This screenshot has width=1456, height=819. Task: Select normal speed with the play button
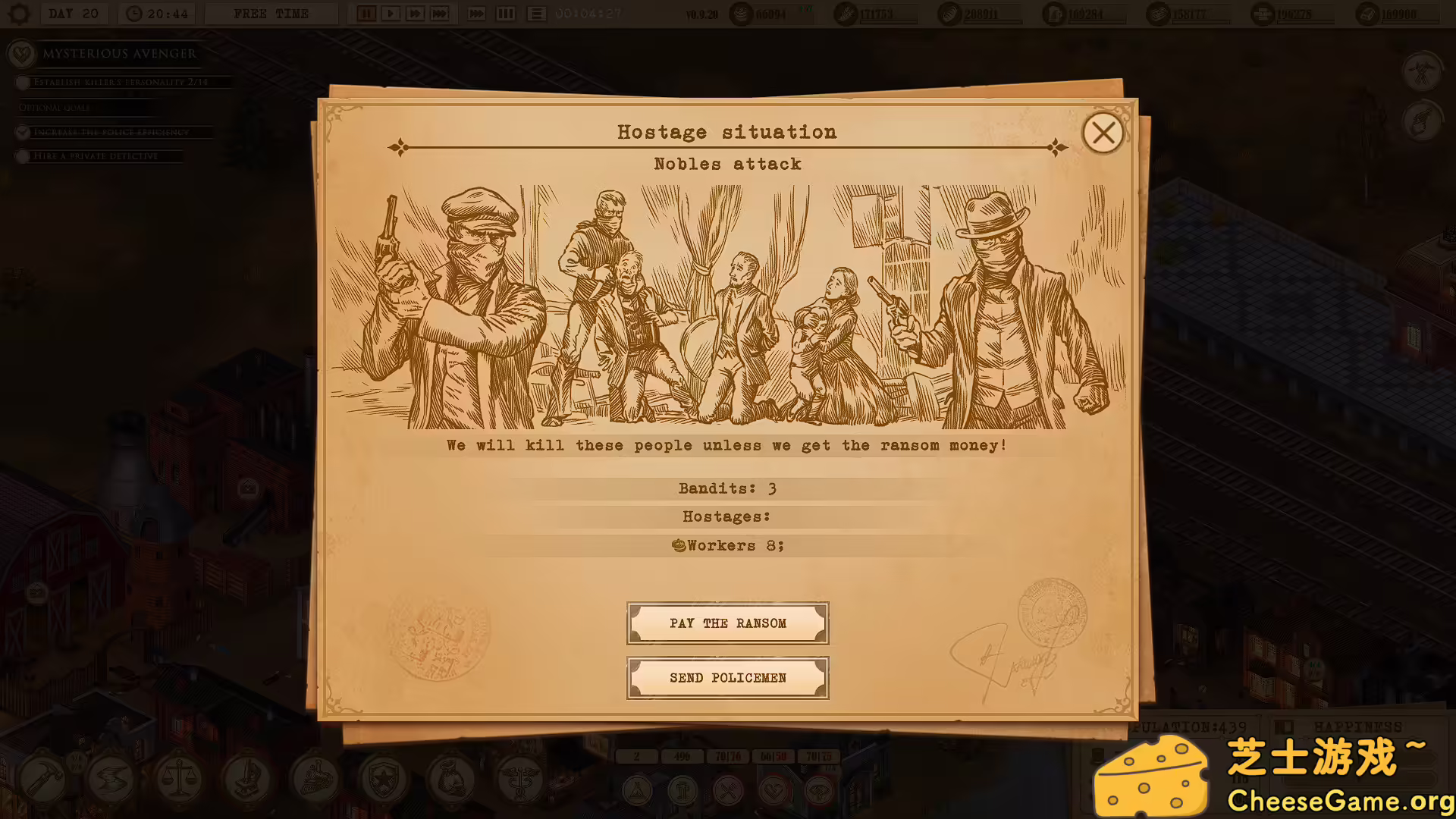(x=391, y=13)
